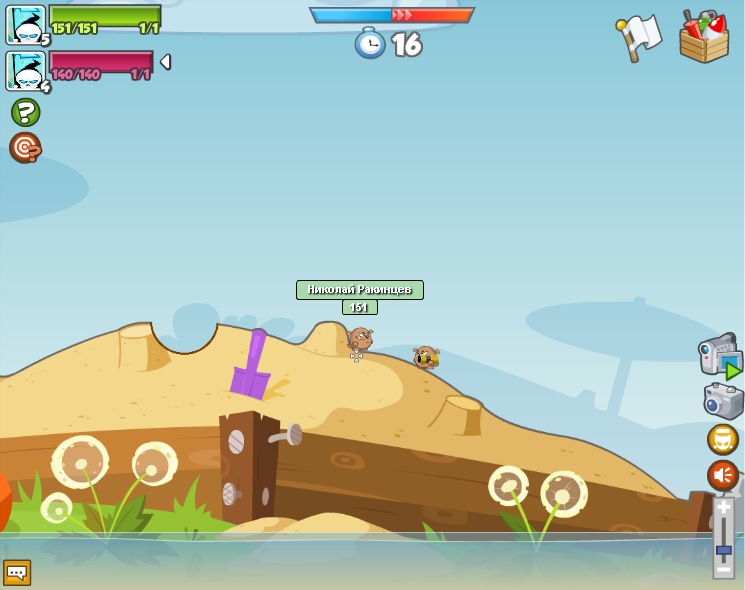Zoom in with the plus button

point(723,508)
